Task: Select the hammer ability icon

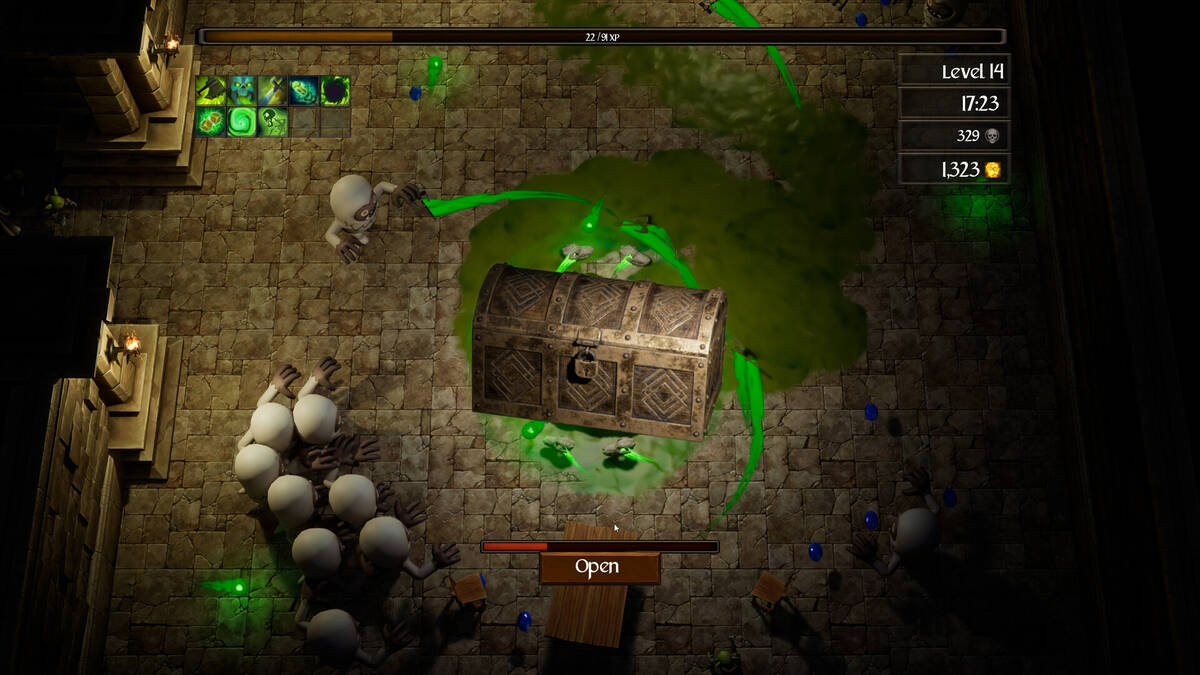Action: tap(210, 90)
